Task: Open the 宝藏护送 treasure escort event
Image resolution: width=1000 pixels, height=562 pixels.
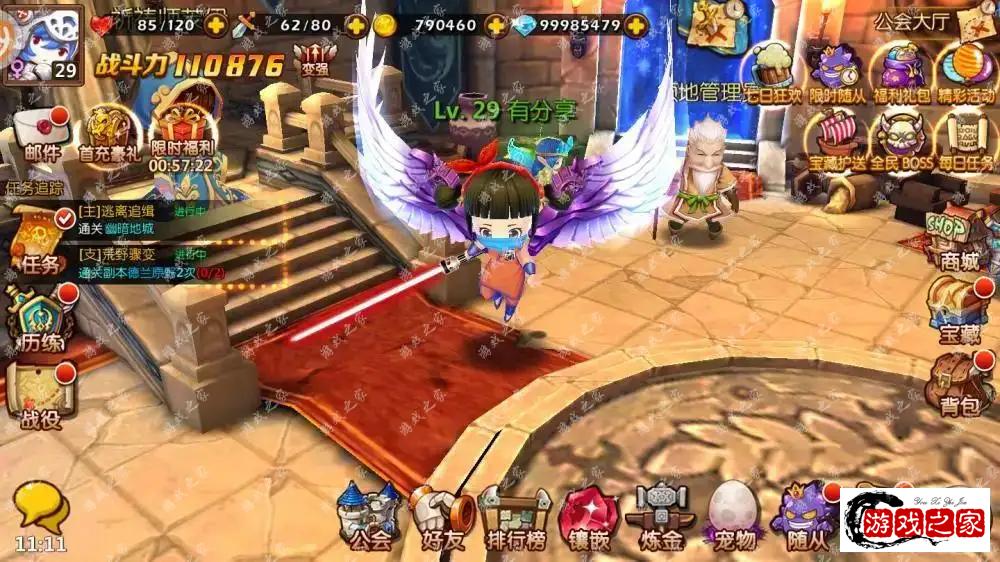Action: [x=836, y=138]
